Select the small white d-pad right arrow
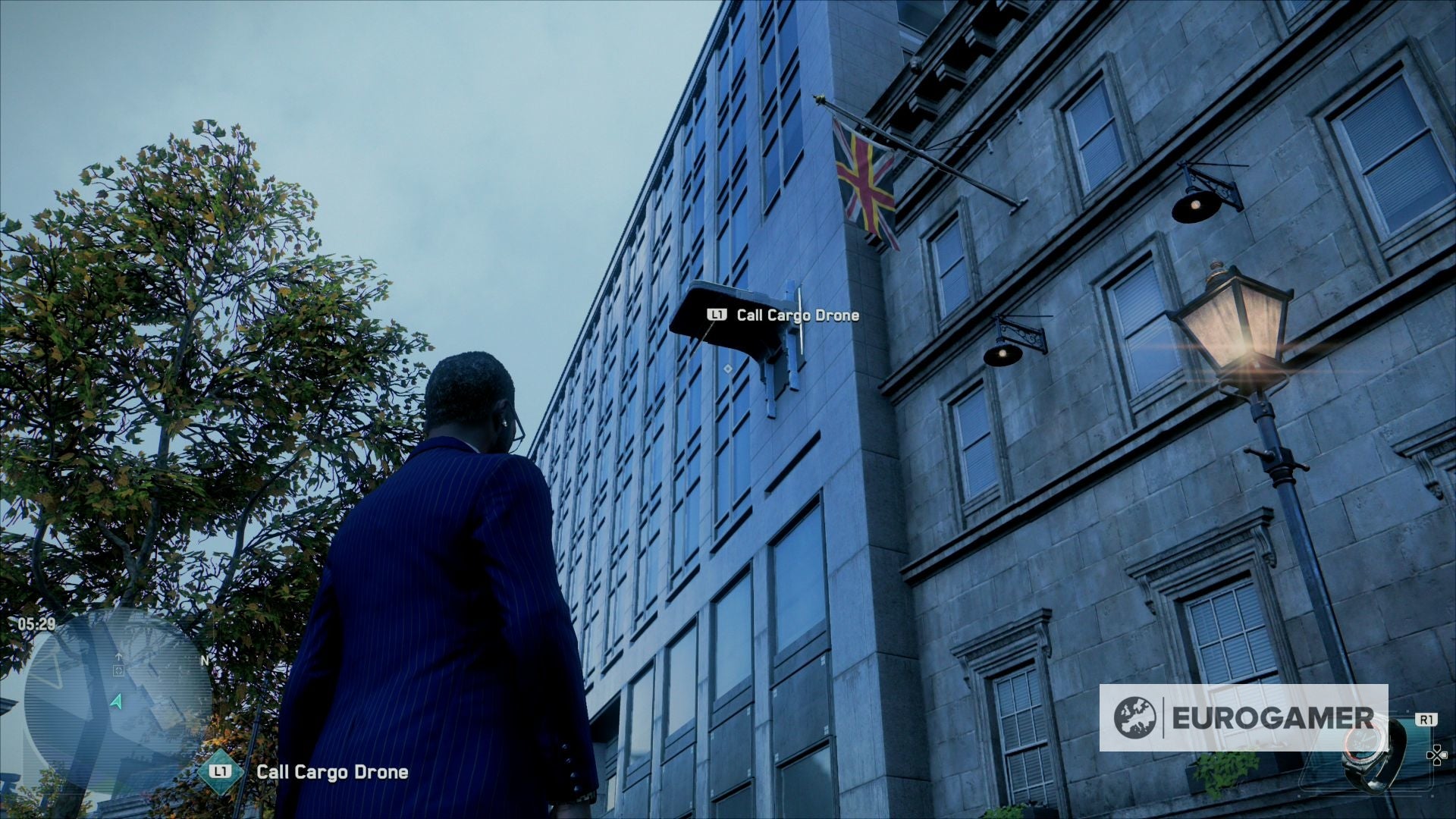The width and height of the screenshot is (1456, 819). (x=1445, y=755)
